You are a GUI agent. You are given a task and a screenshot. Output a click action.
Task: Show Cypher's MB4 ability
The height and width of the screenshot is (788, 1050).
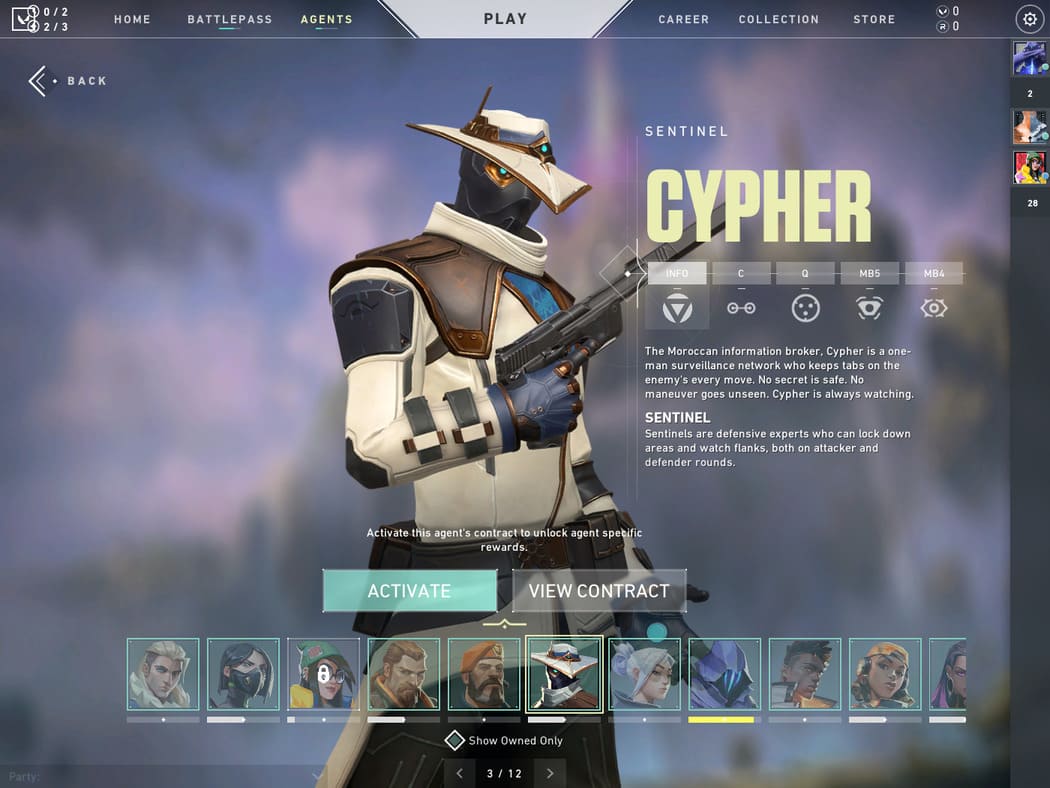[x=934, y=296]
